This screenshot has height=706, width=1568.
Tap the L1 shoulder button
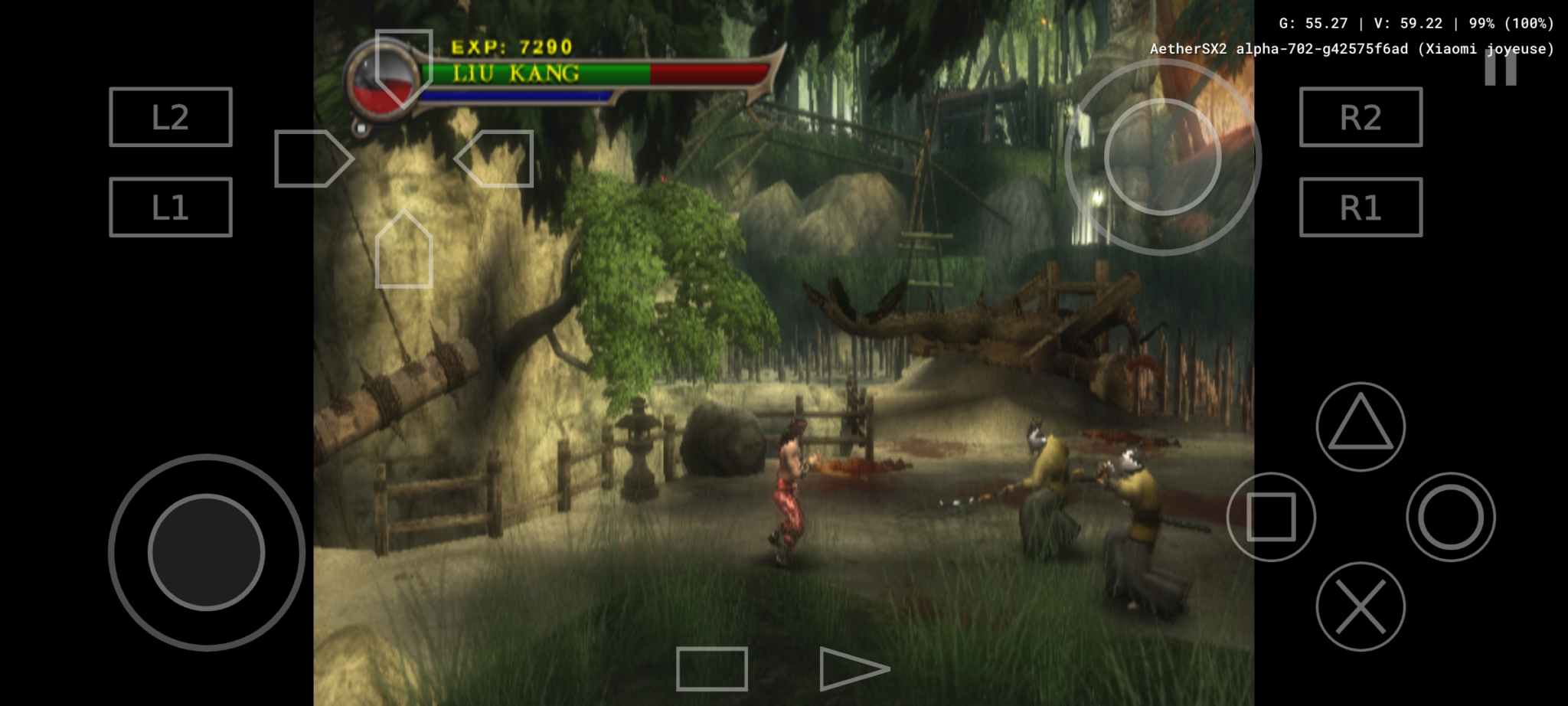point(170,208)
